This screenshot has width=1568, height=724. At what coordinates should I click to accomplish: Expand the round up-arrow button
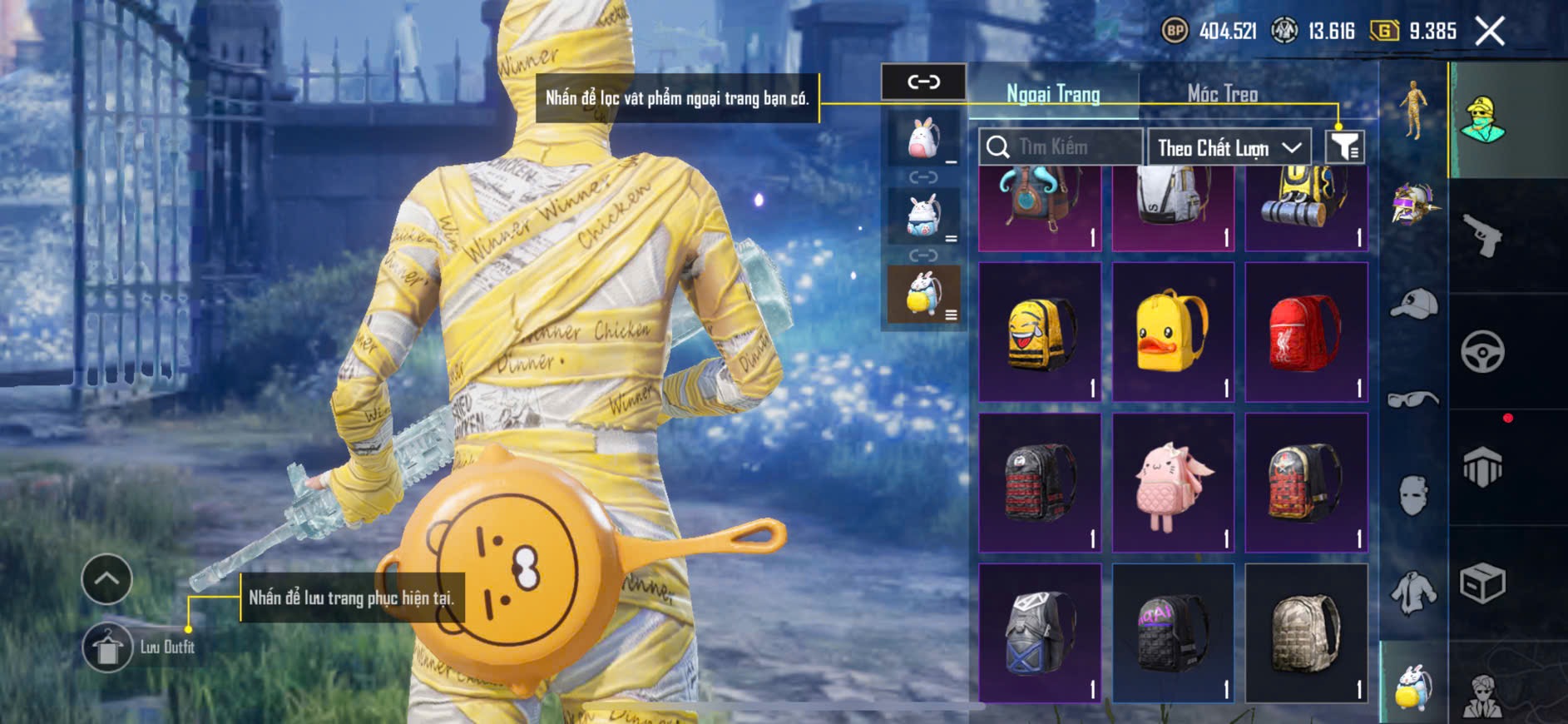pyautogui.click(x=106, y=578)
